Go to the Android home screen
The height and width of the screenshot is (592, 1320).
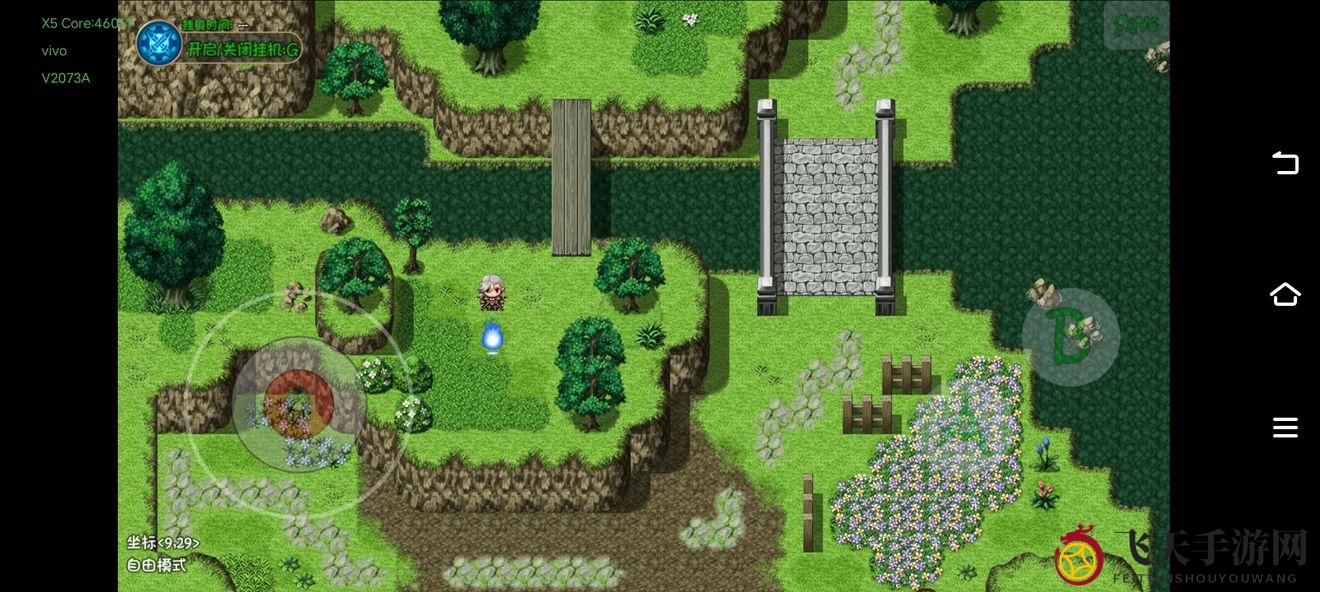pos(1285,294)
